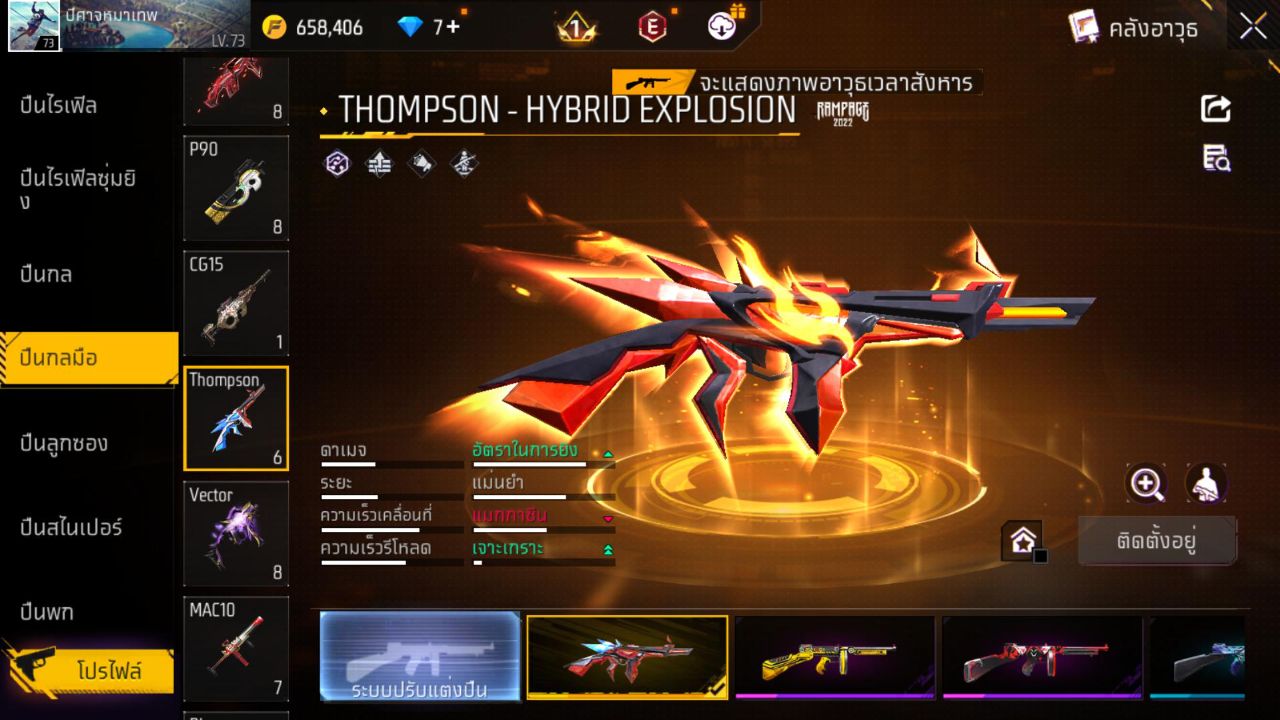Click the ติดตั้งอยู่ equipped button

point(1158,541)
